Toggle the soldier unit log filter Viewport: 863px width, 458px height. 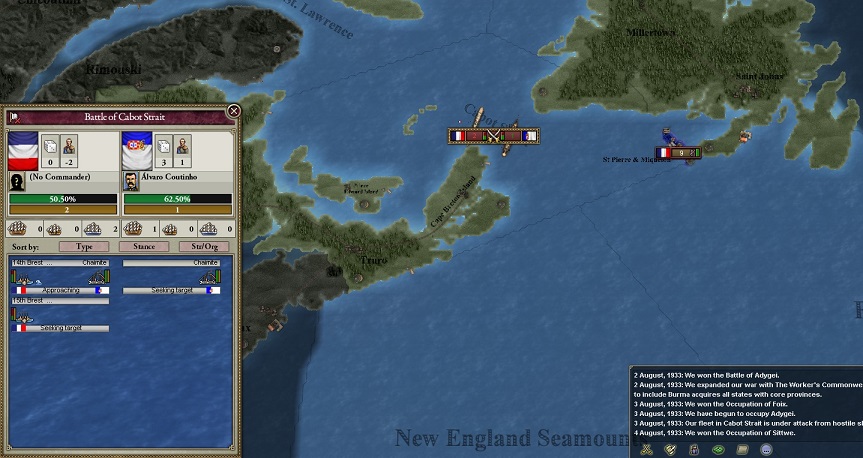(693, 450)
